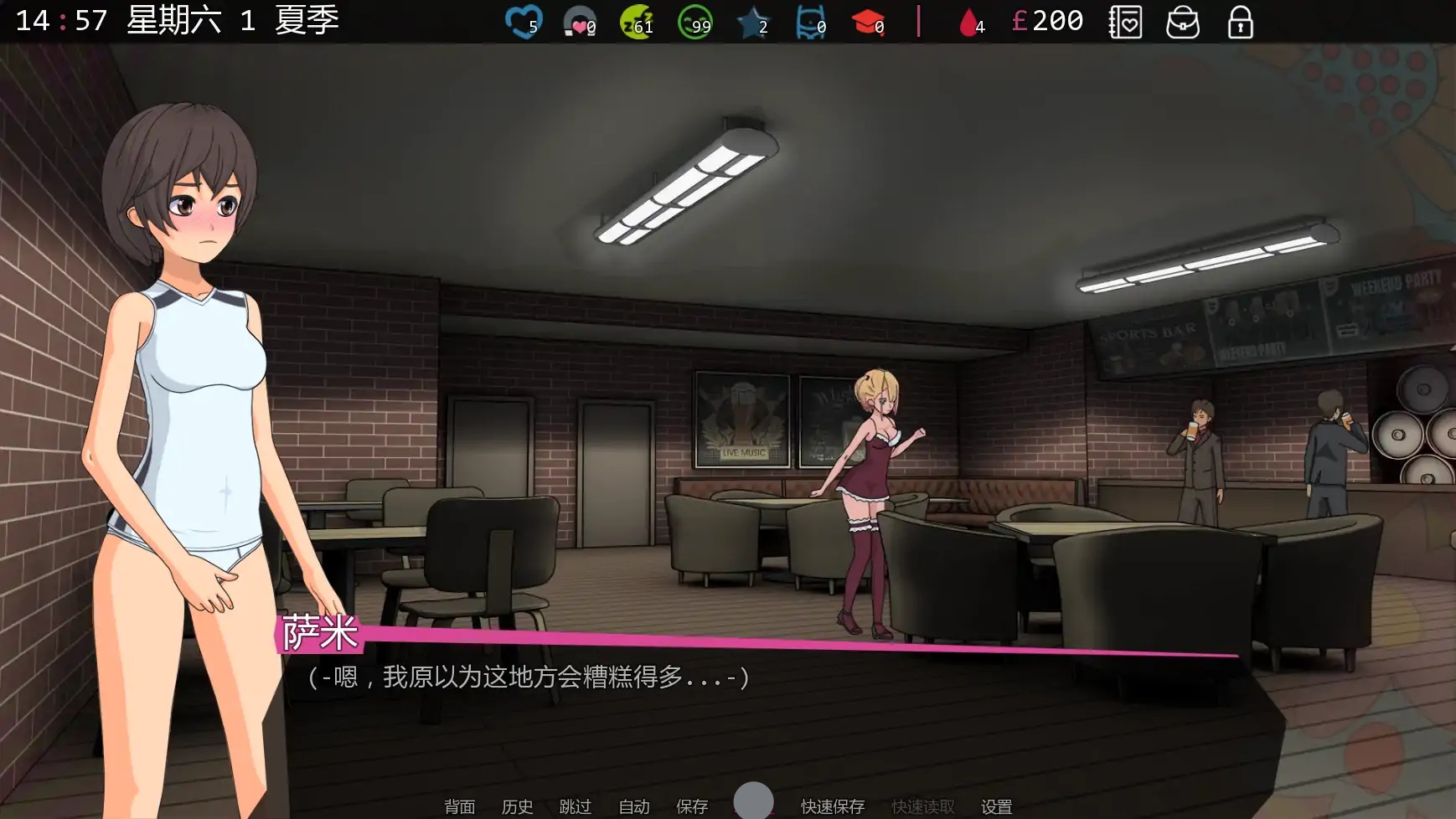Click the blue mask stat icon
Viewport: 1456px width, 819px height.
[808, 20]
